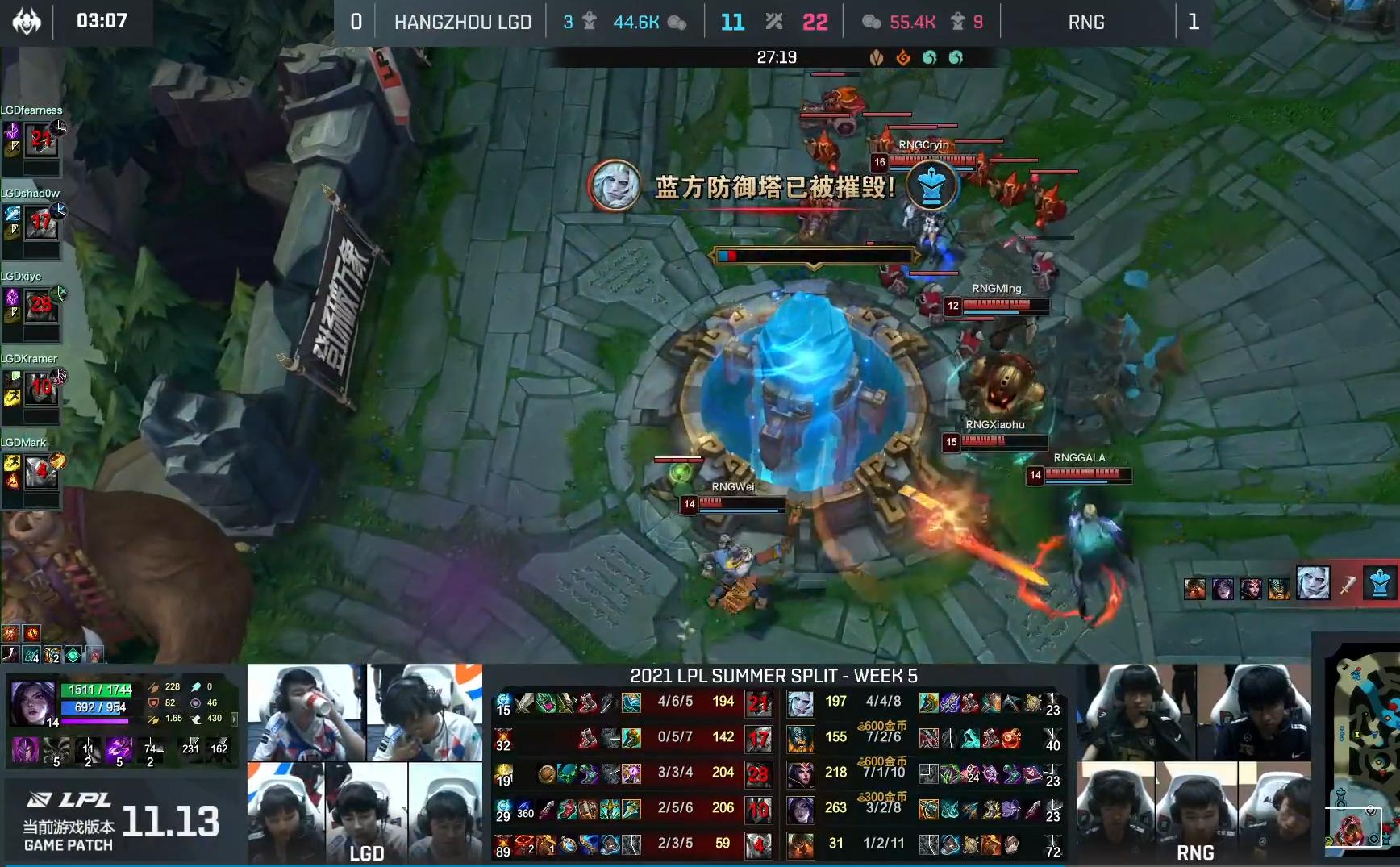
Task: Expand the champion stats panel arrow
Action: pyautogui.click(x=234, y=718)
